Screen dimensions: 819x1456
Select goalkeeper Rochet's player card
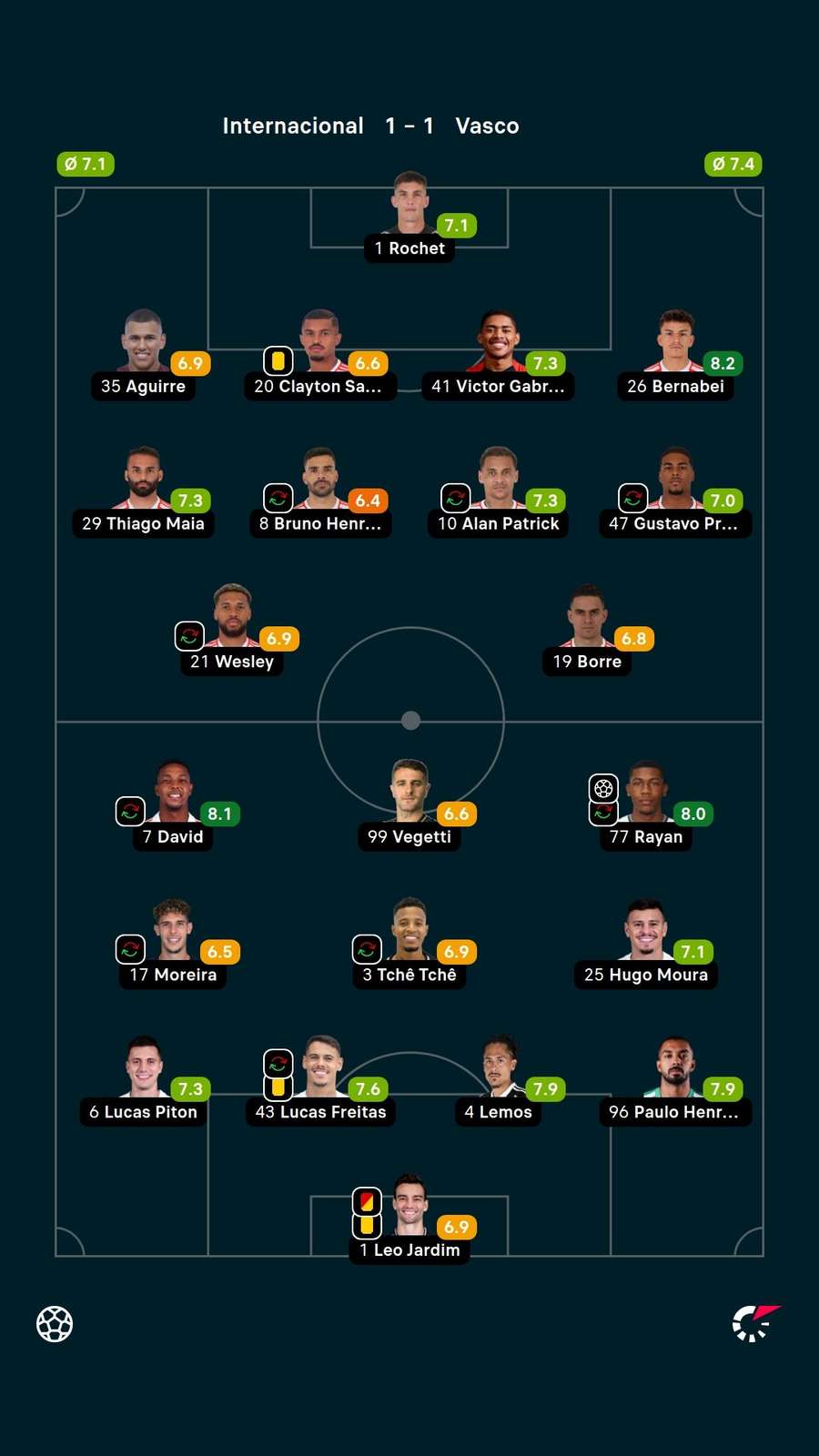409,217
